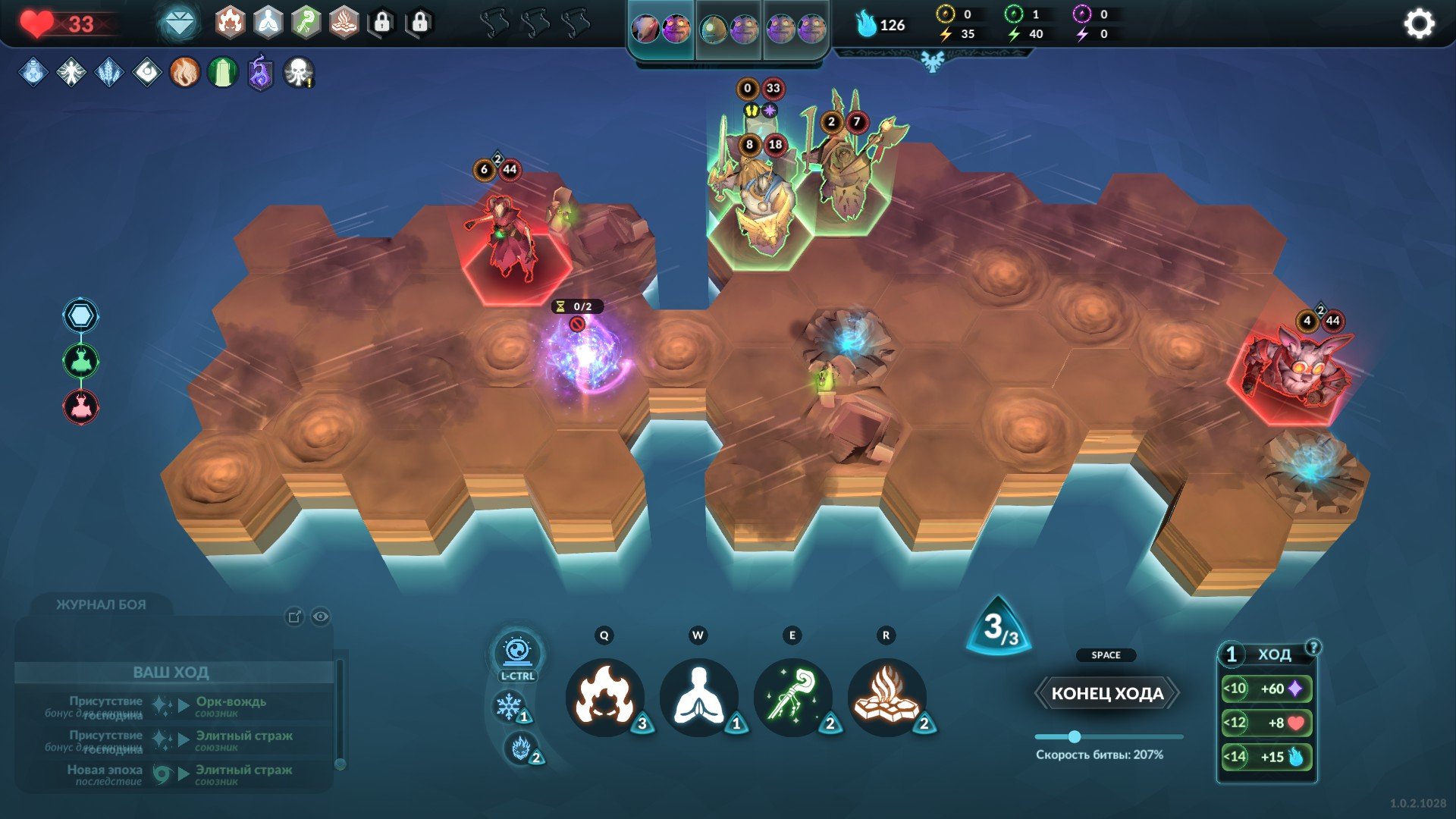Screen dimensions: 1456x819
Task: Adjust the battle speed slider handle
Action: pos(1074,736)
